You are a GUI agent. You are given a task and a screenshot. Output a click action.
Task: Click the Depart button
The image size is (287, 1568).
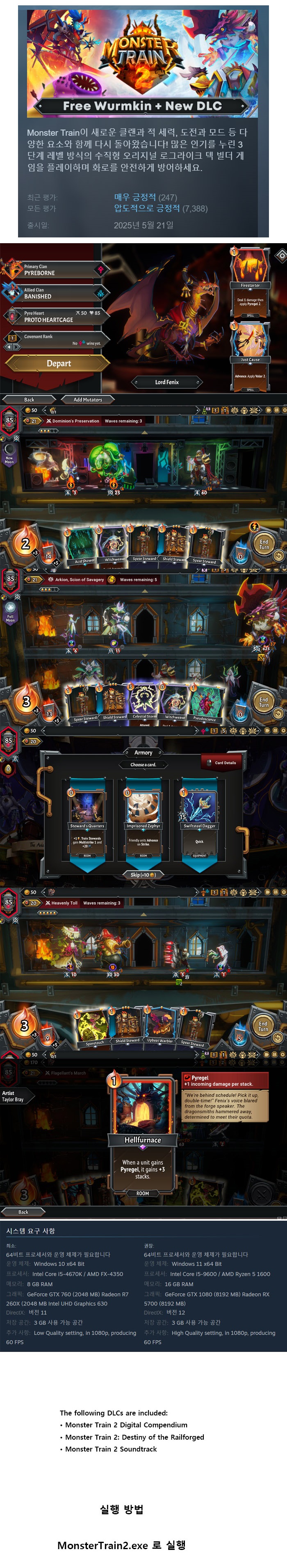click(58, 363)
